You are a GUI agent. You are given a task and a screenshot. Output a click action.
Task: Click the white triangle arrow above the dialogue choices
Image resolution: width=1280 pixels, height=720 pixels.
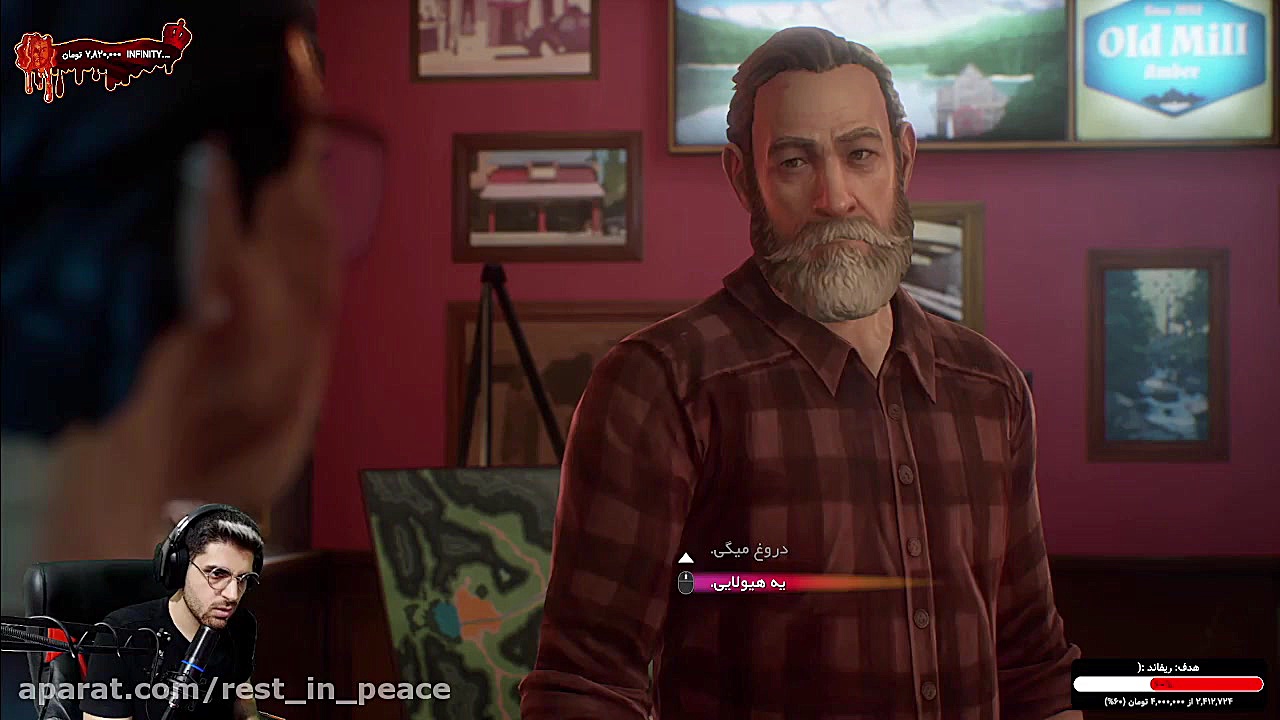pyautogui.click(x=685, y=558)
